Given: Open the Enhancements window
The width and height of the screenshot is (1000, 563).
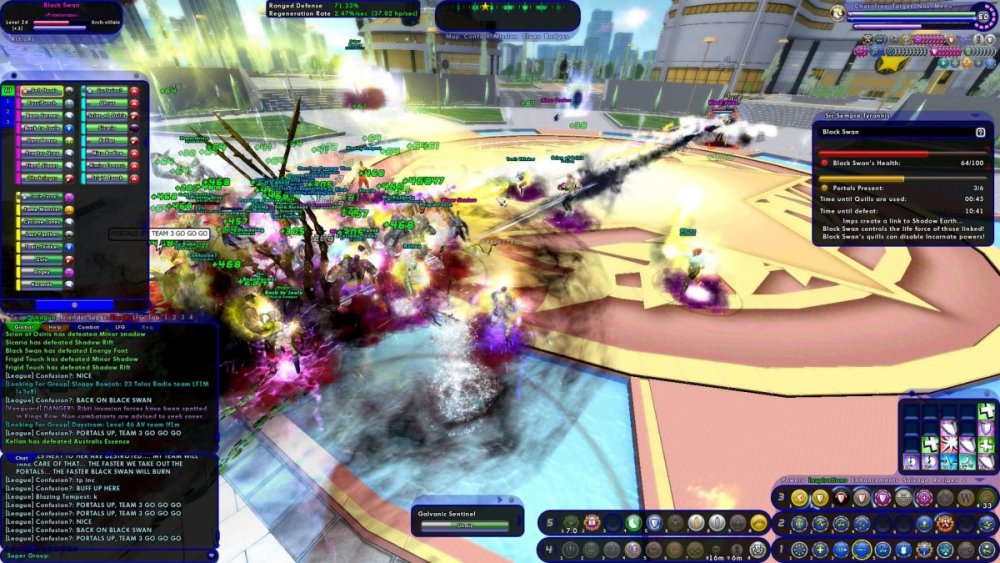Looking at the screenshot, I should coord(876,481).
